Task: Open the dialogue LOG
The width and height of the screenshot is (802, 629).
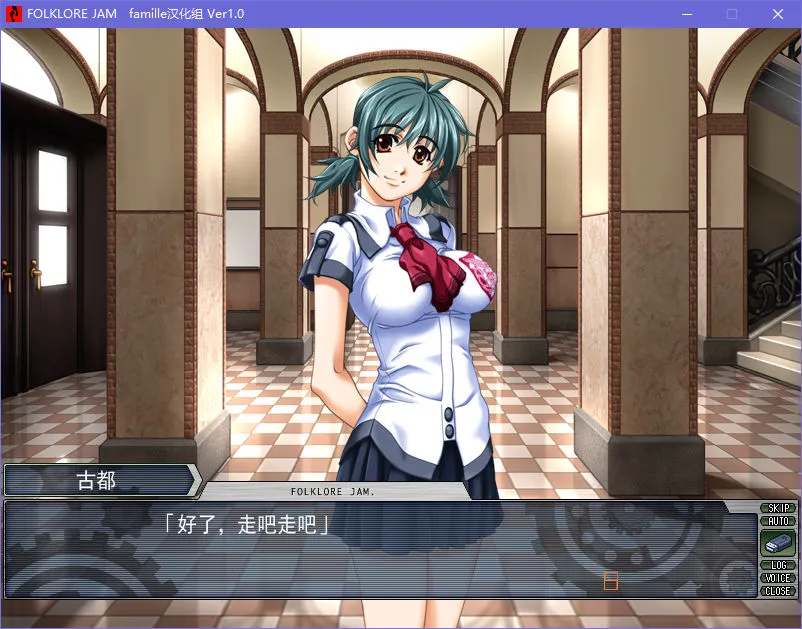Action: click(777, 565)
